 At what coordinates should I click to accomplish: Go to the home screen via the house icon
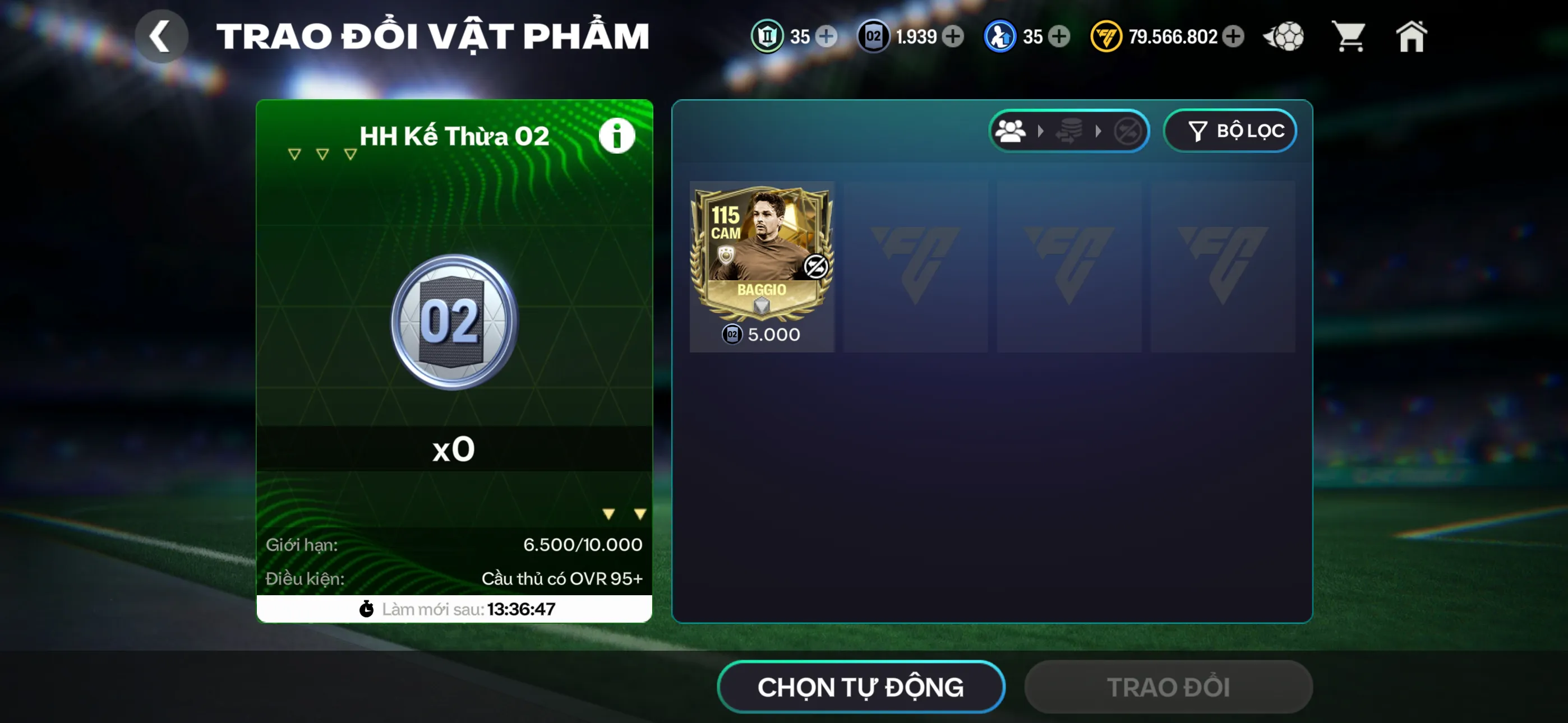click(x=1412, y=36)
